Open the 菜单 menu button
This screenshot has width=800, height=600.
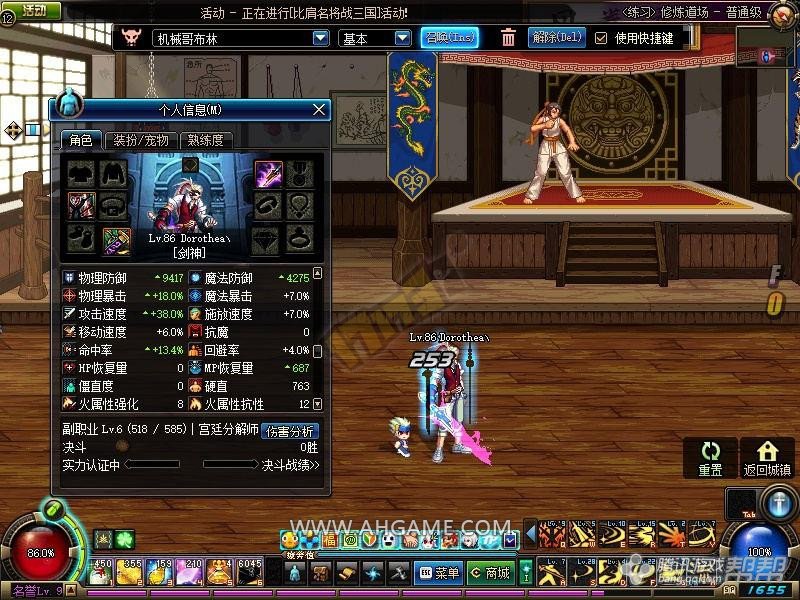pos(439,573)
